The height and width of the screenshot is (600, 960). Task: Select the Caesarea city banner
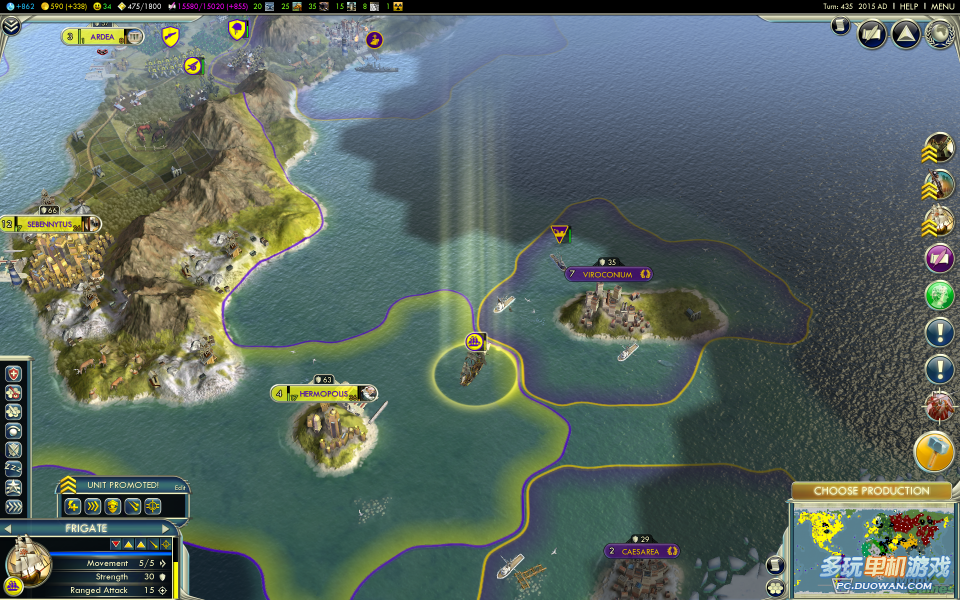point(641,551)
